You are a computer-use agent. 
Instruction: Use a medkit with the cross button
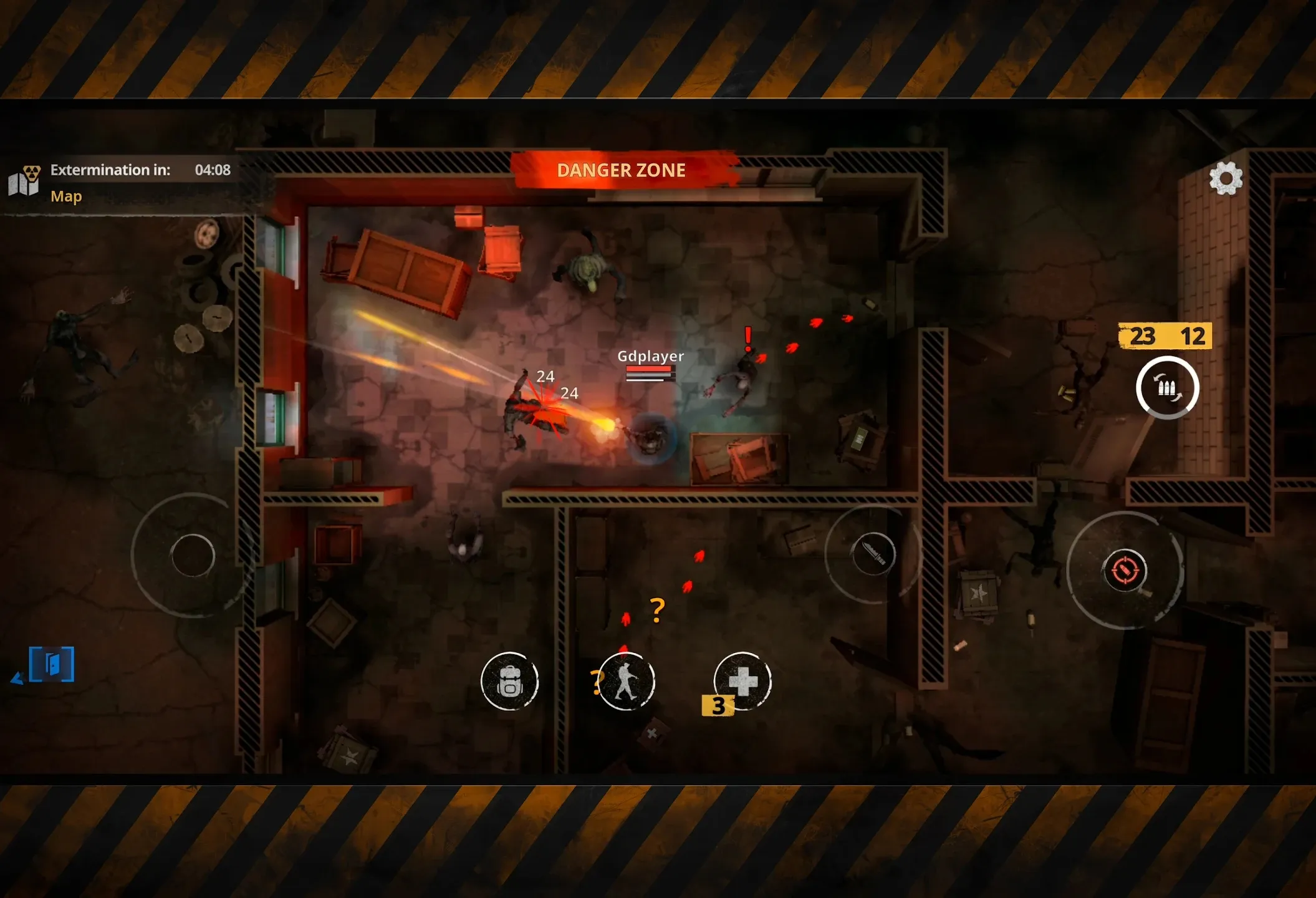coord(742,681)
